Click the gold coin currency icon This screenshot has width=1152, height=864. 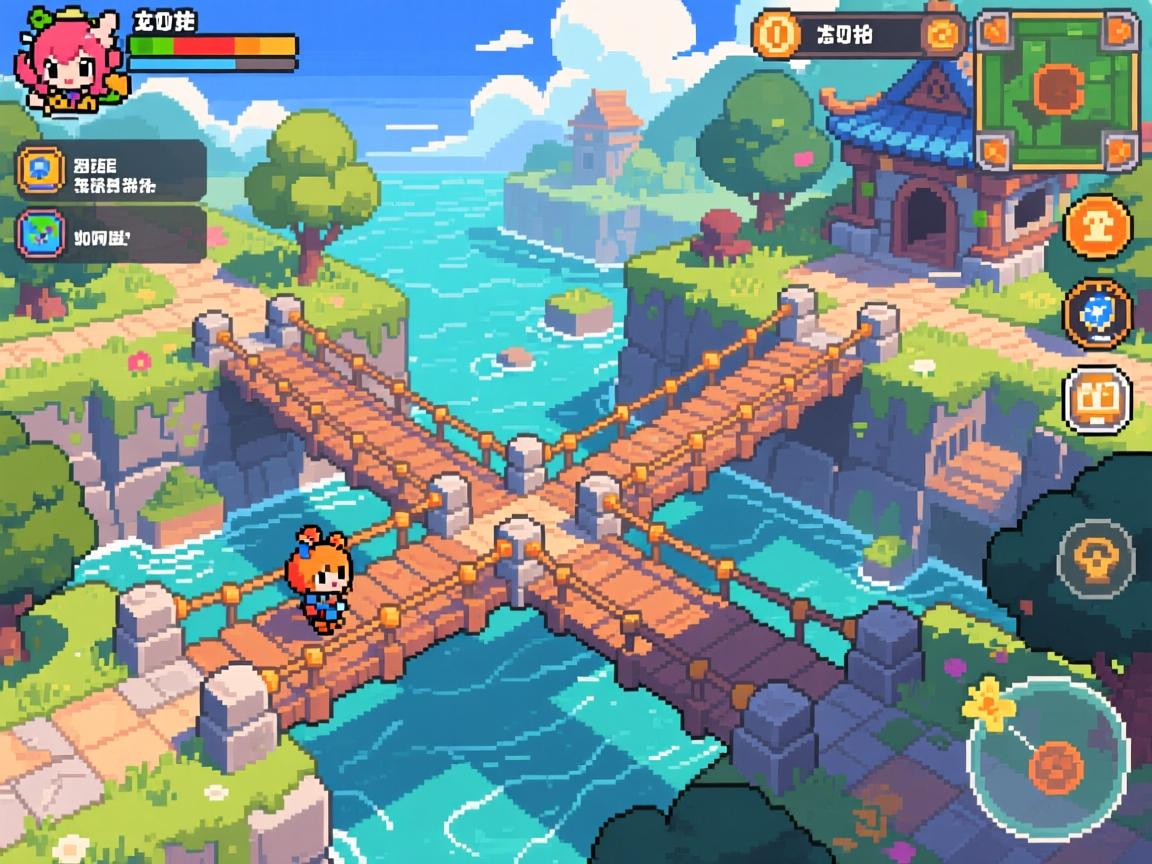[777, 36]
